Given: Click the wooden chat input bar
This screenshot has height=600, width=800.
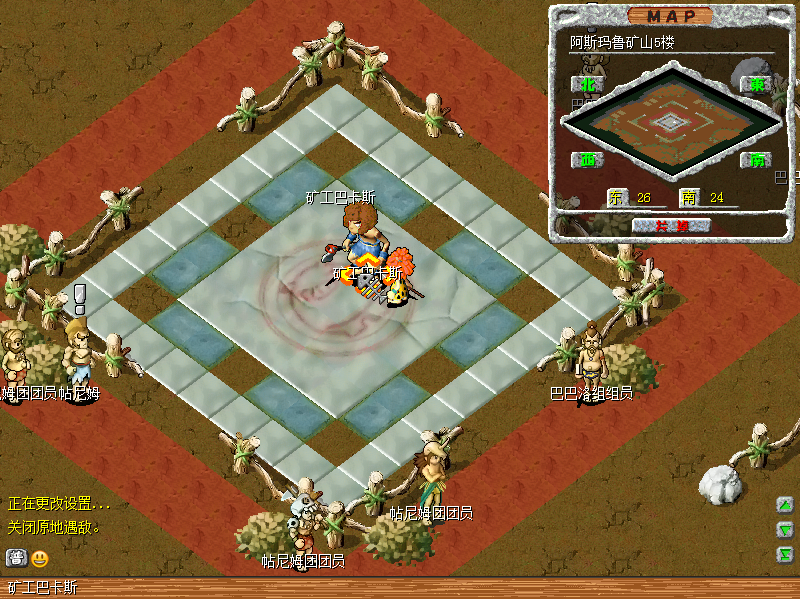Looking at the screenshot, I should [400, 588].
